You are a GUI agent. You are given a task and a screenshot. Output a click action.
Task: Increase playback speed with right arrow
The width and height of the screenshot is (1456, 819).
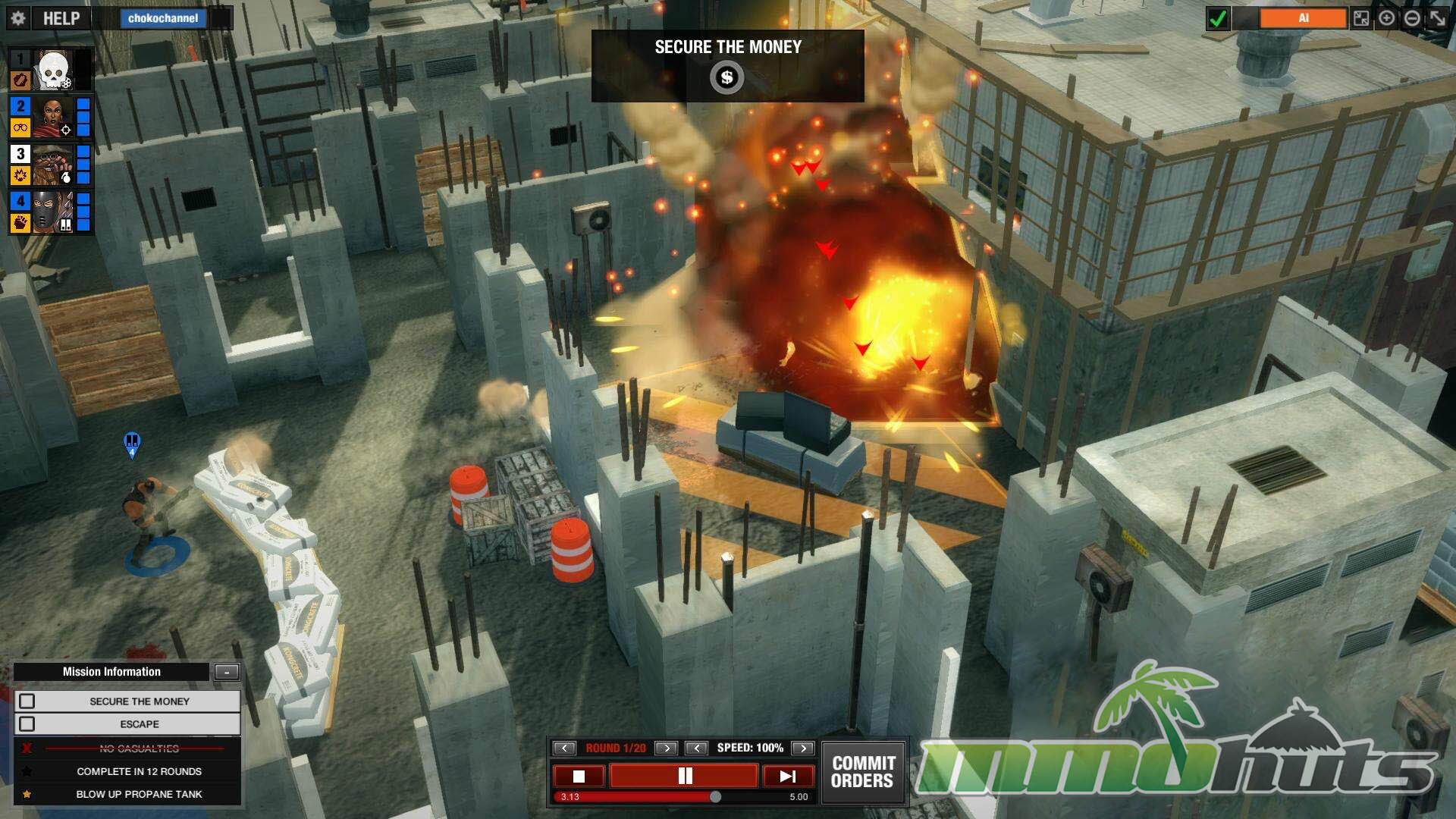pyautogui.click(x=802, y=748)
